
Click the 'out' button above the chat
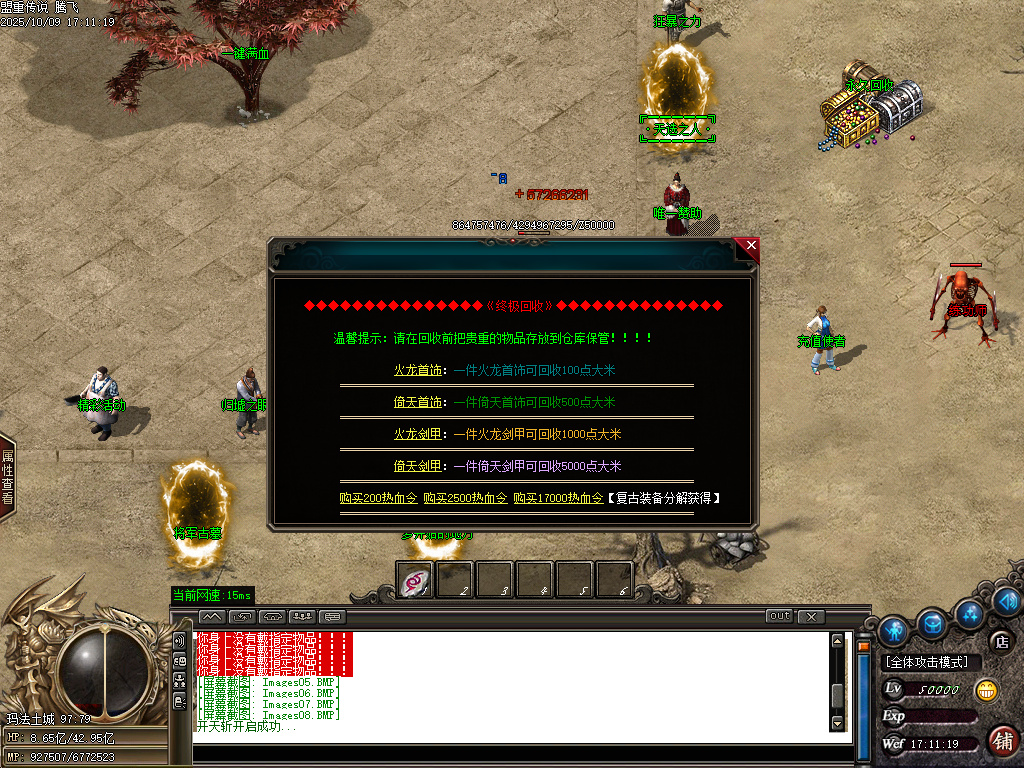[779, 616]
